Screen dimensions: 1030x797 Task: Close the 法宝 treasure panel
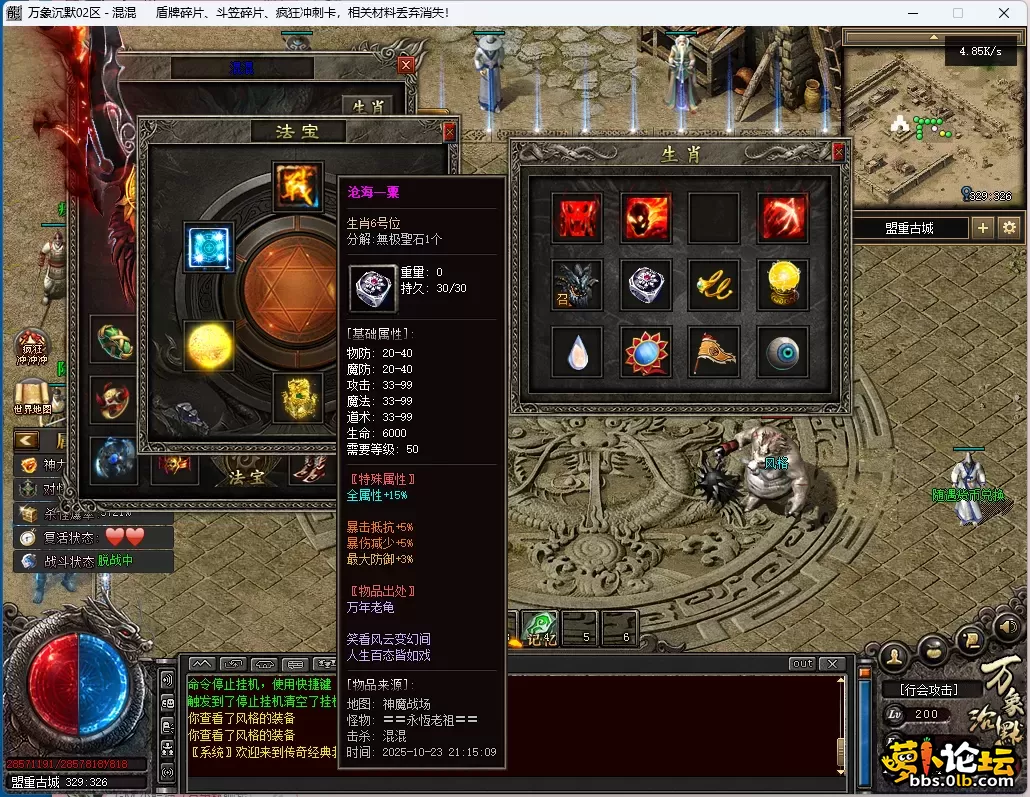(449, 131)
